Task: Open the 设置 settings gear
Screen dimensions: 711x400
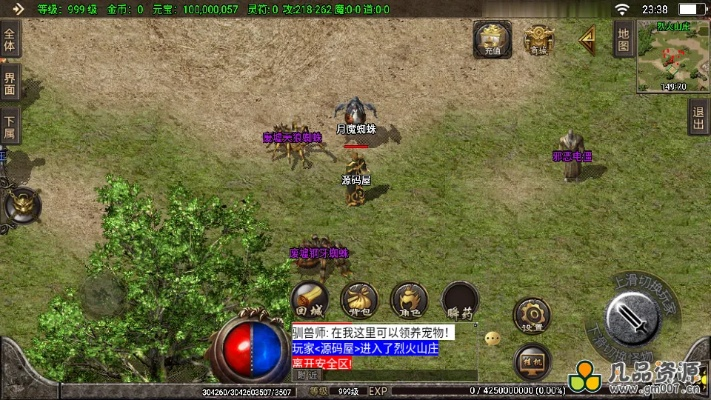Action: tap(531, 315)
